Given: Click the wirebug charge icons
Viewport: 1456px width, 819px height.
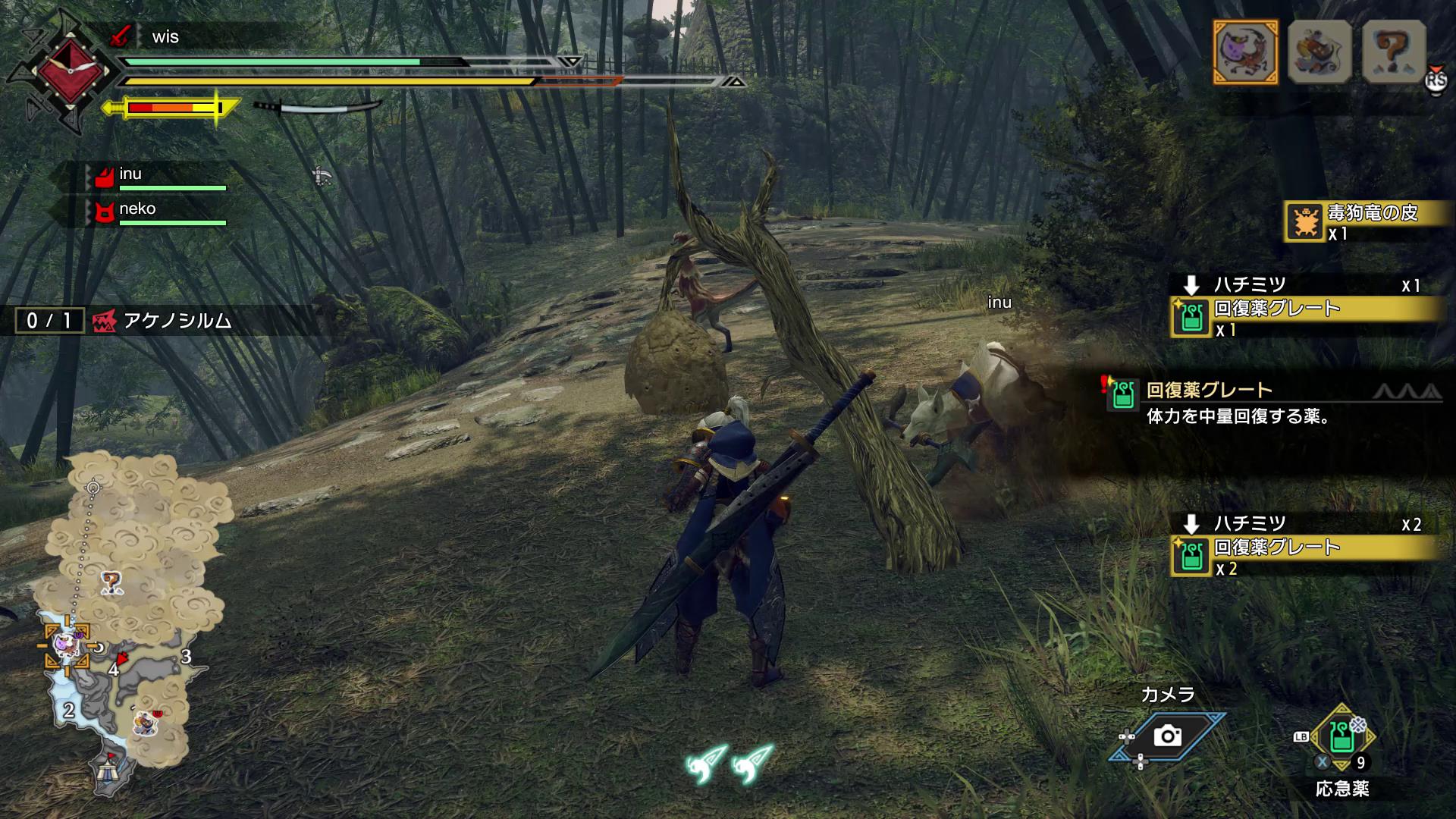Looking at the screenshot, I should (730, 763).
